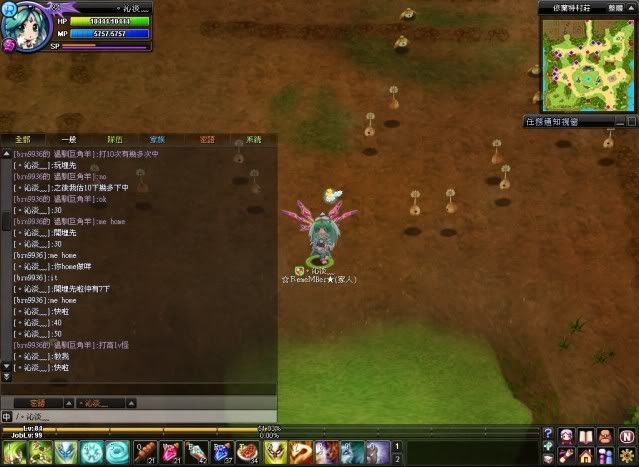Switch to the 全部 chat tab
Screen dimensions: 639x467
(x=22, y=140)
